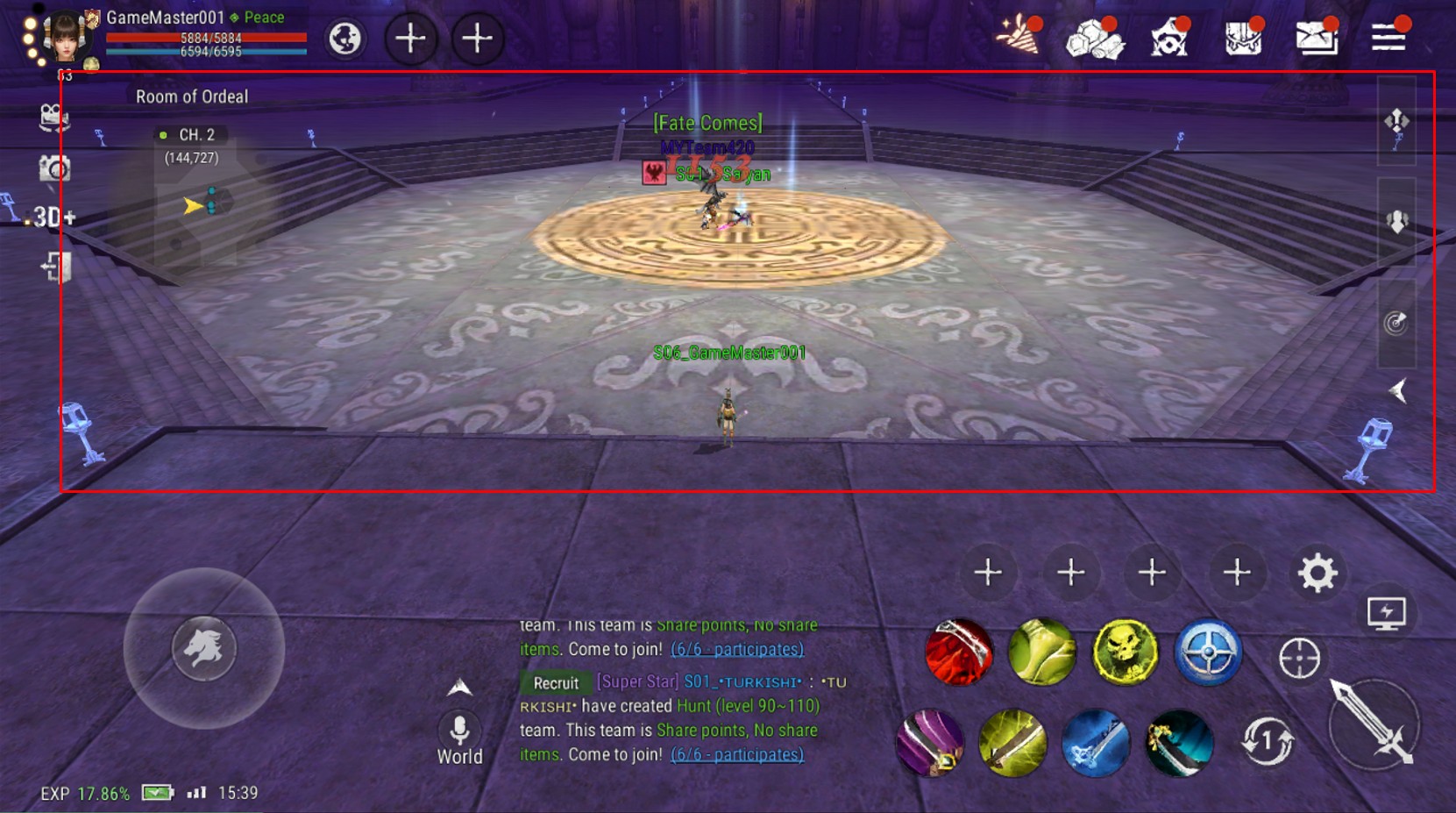Click the exit door icon
The image size is (1456, 813).
[x=56, y=267]
